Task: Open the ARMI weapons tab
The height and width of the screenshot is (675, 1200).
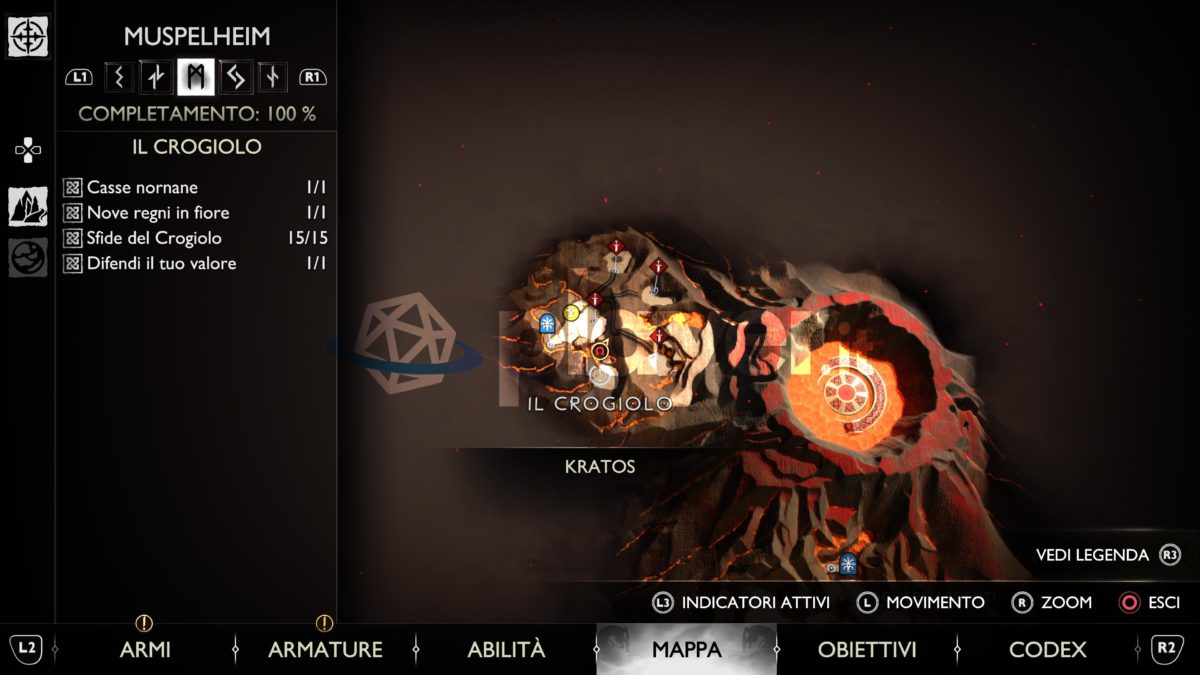Action: (x=145, y=649)
